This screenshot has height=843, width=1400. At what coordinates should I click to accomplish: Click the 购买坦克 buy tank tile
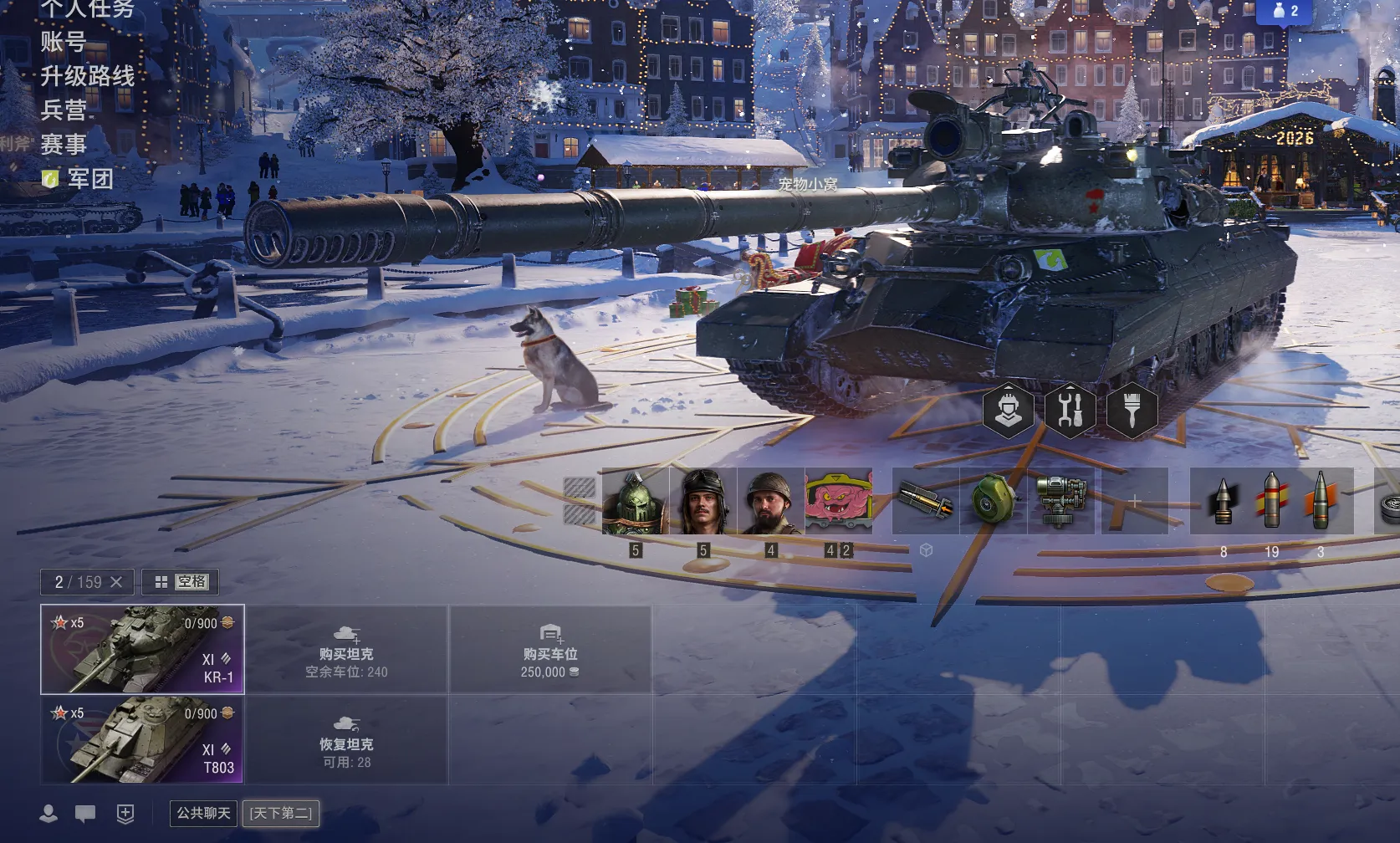(346, 650)
